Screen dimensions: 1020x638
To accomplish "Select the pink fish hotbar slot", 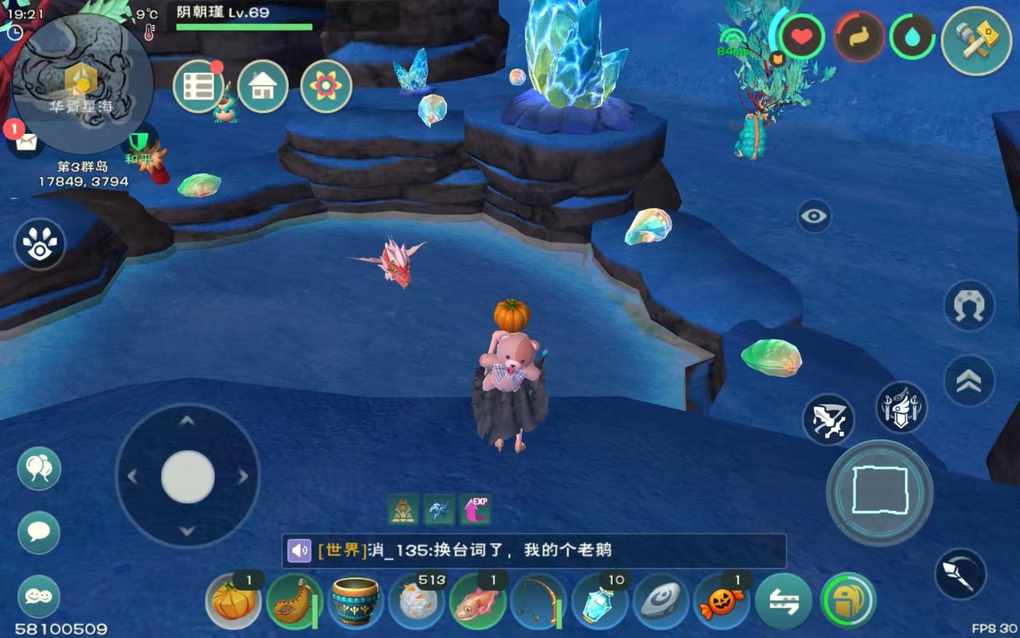I will 478,601.
